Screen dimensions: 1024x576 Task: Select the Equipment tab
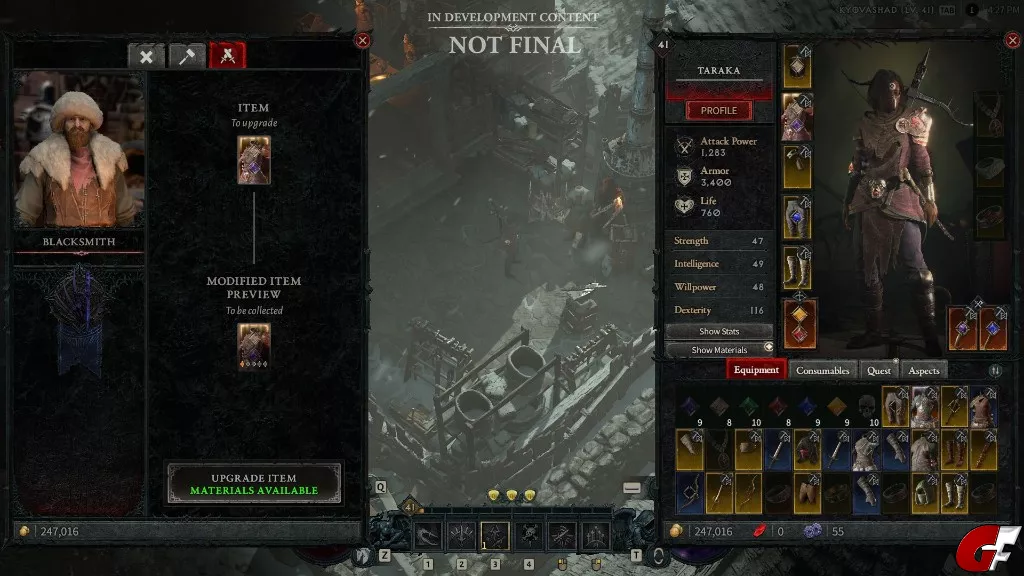click(756, 370)
